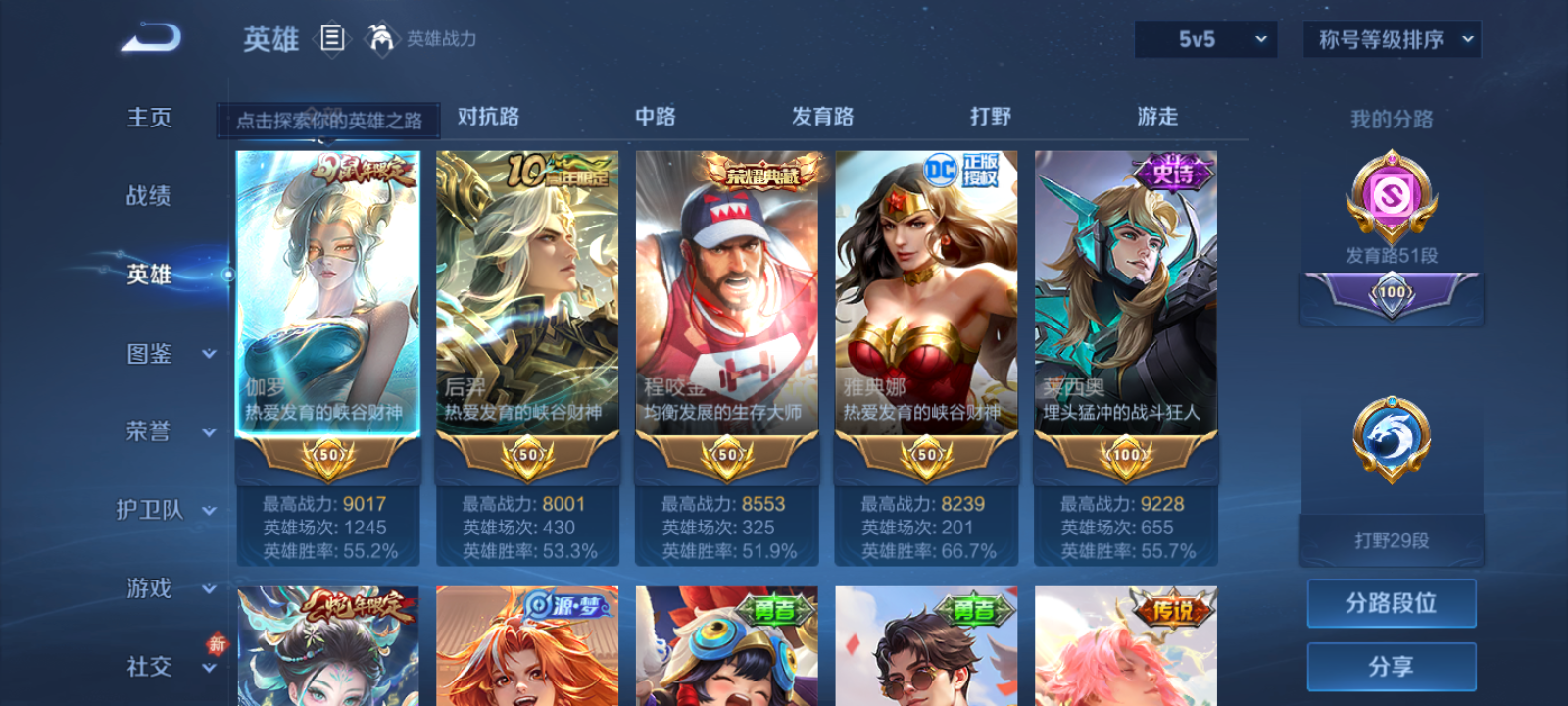Click the purple 100 badge under my lane rank
This screenshot has height=706, width=1568.
[x=1391, y=292]
